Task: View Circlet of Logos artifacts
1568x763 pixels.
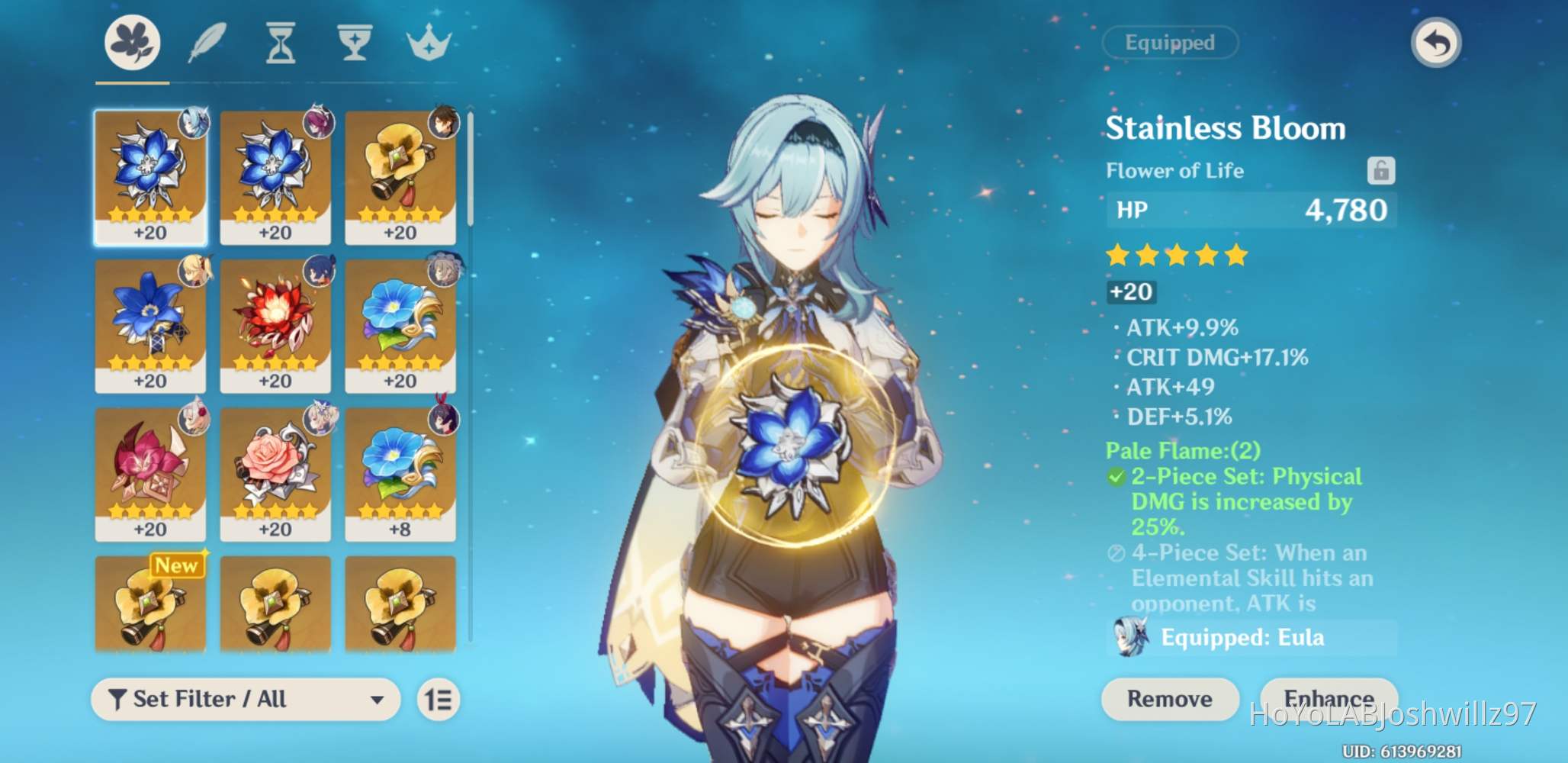Action: (x=430, y=43)
